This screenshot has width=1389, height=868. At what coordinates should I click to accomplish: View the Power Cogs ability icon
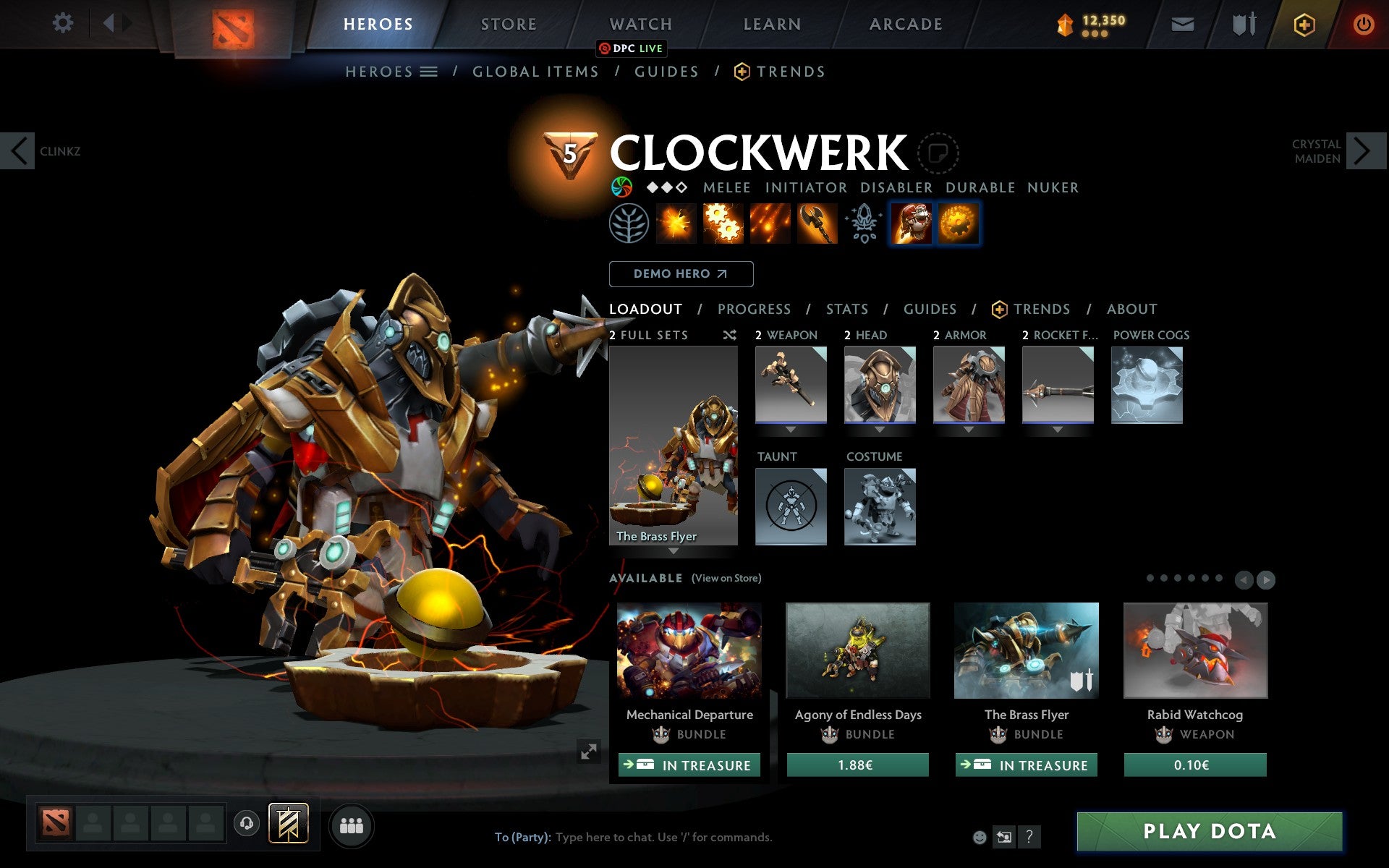(x=723, y=224)
